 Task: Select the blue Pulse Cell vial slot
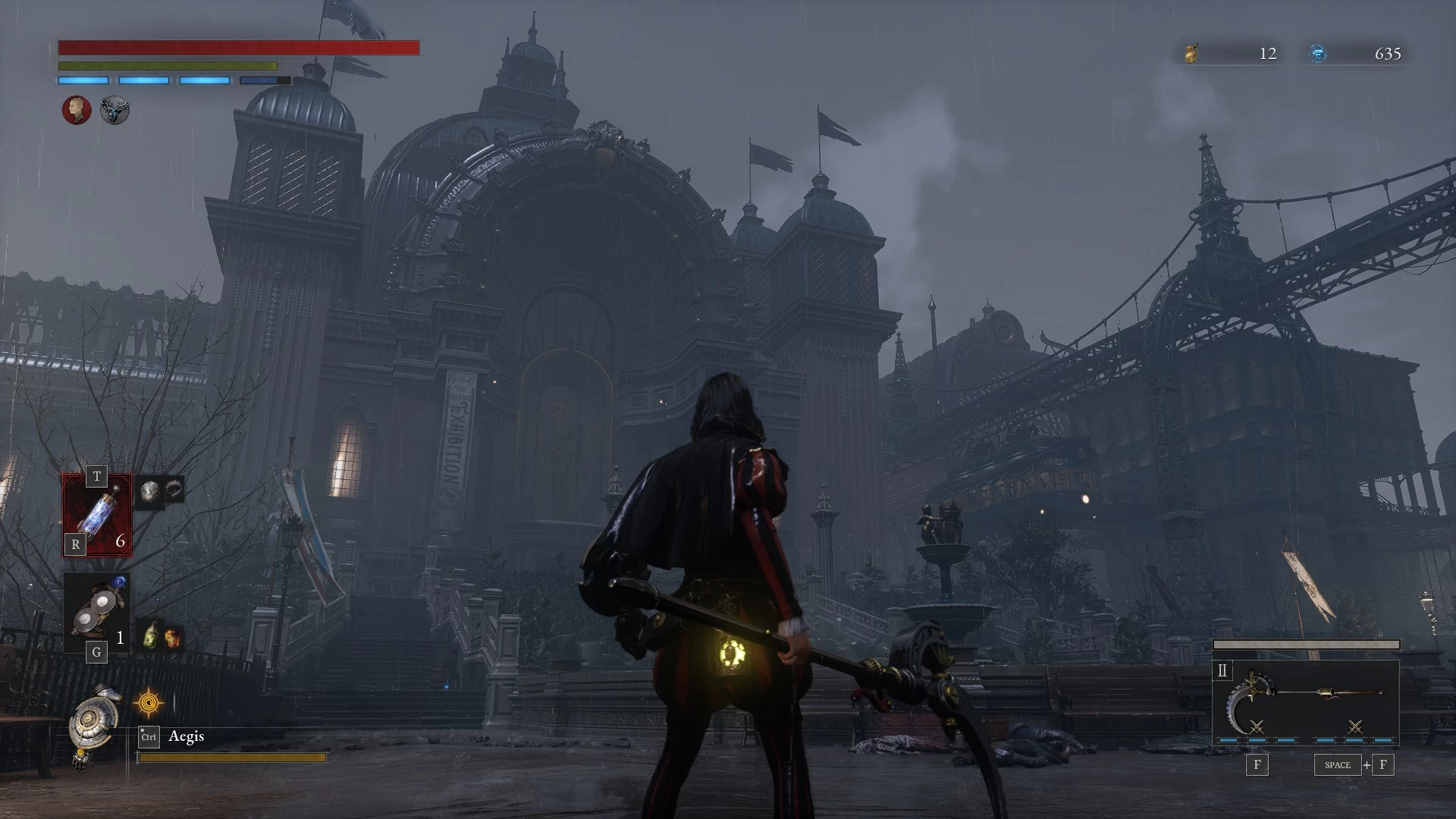click(97, 516)
